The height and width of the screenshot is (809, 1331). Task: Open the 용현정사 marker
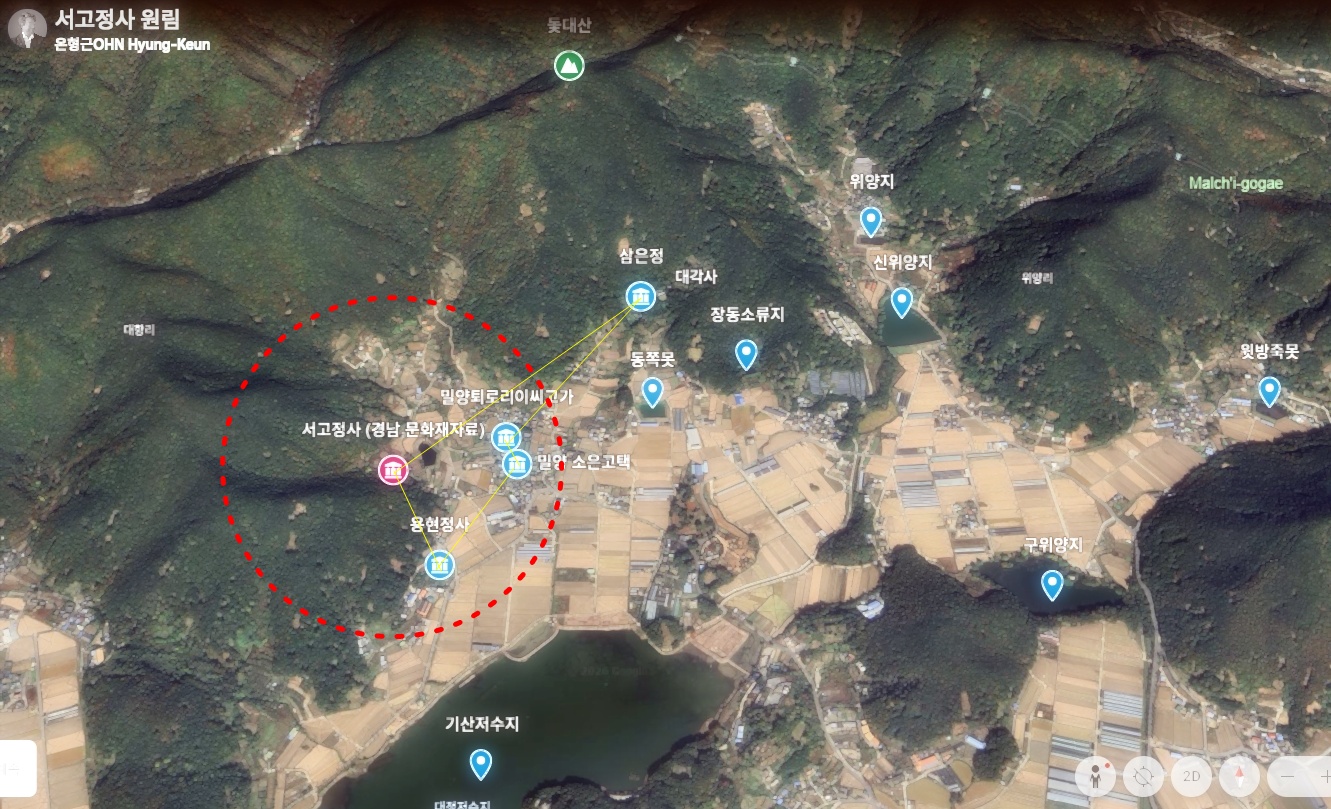(x=440, y=564)
